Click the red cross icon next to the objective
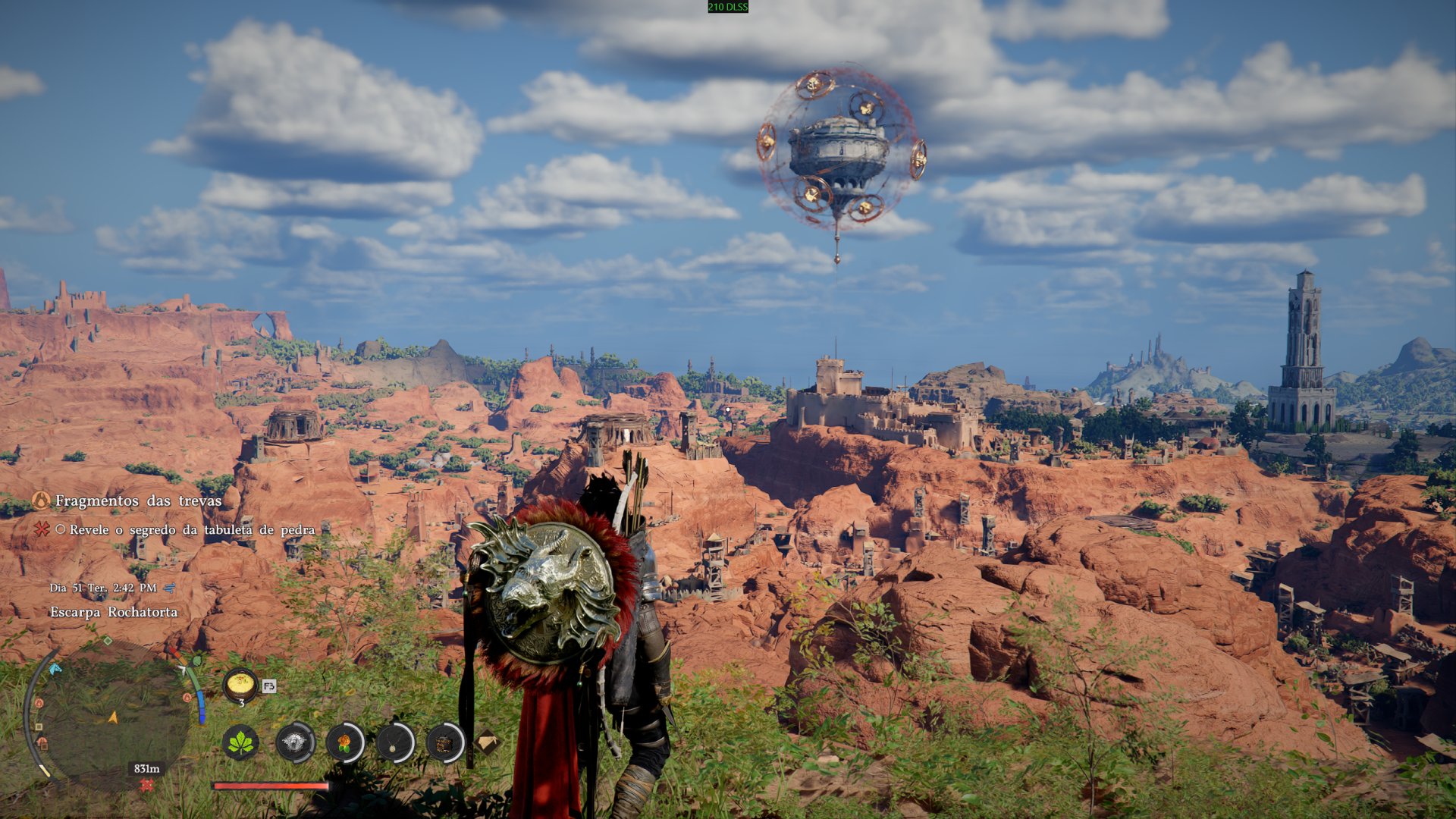1456x819 pixels. [42, 529]
